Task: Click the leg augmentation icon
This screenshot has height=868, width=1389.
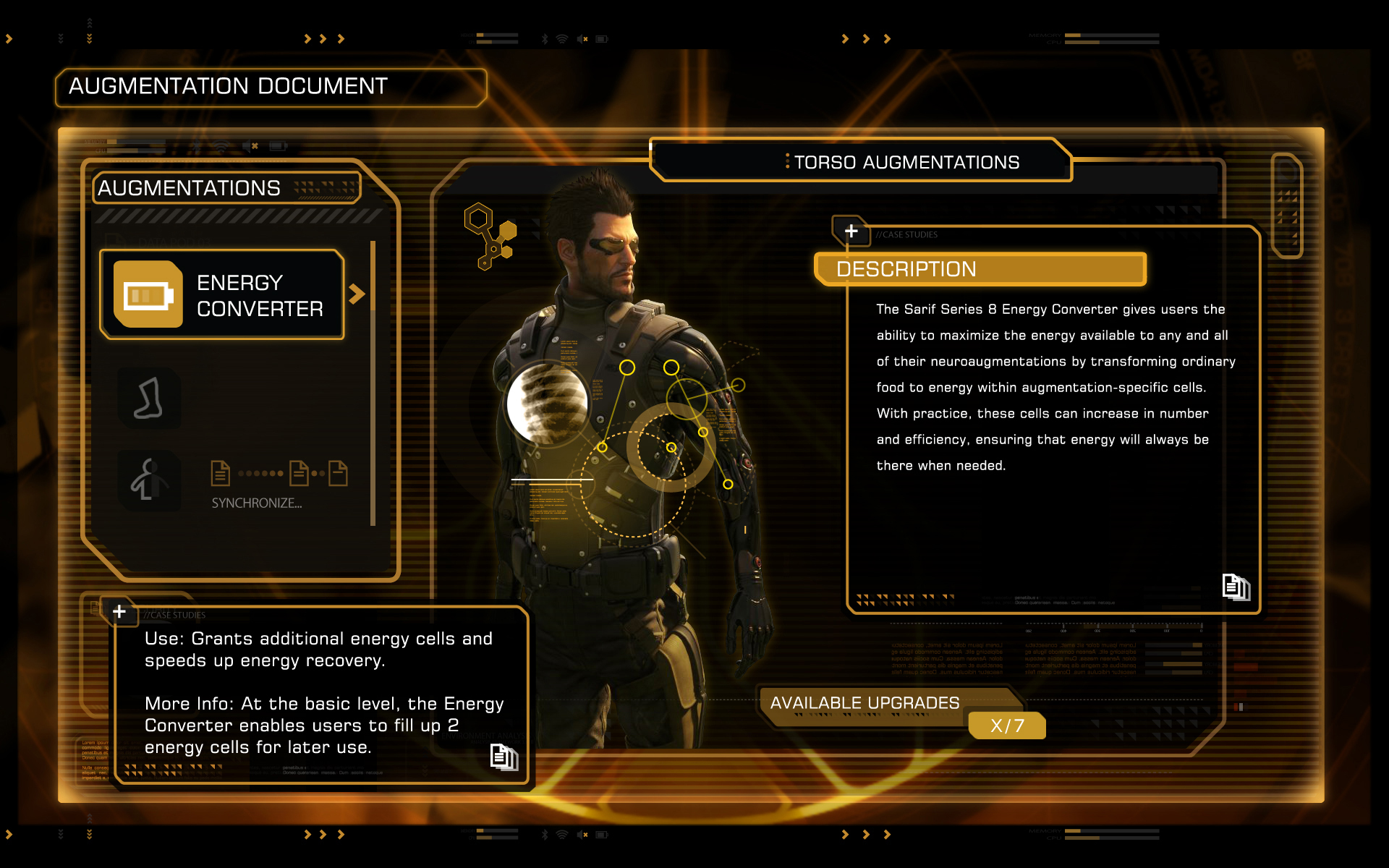Action: 149,399
